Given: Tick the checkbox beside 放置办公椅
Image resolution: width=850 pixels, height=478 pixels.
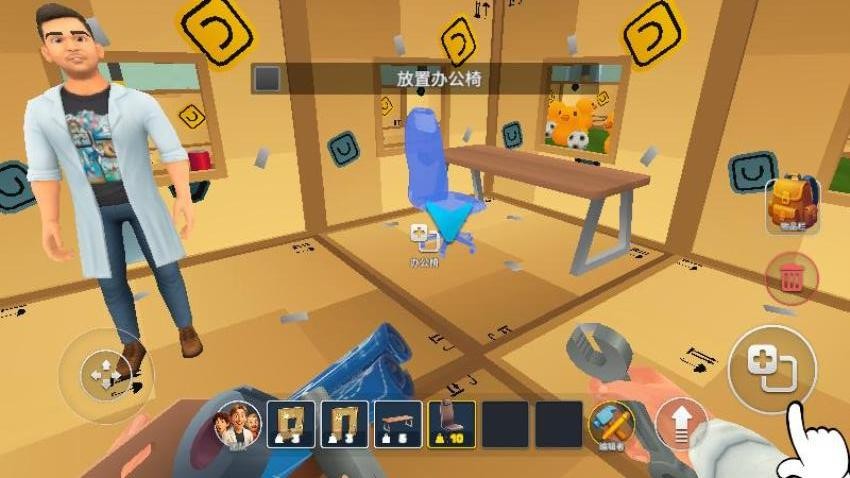Looking at the screenshot, I should [x=266, y=78].
